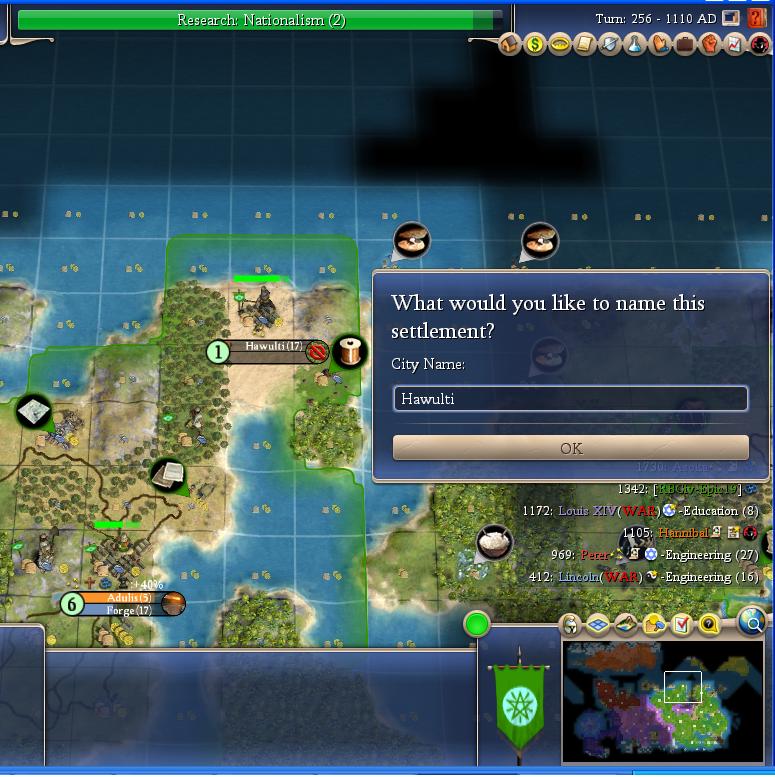The height and width of the screenshot is (777, 775).
Task: Open the Civilopedia red question book
Action: pyautogui.click(x=757, y=18)
